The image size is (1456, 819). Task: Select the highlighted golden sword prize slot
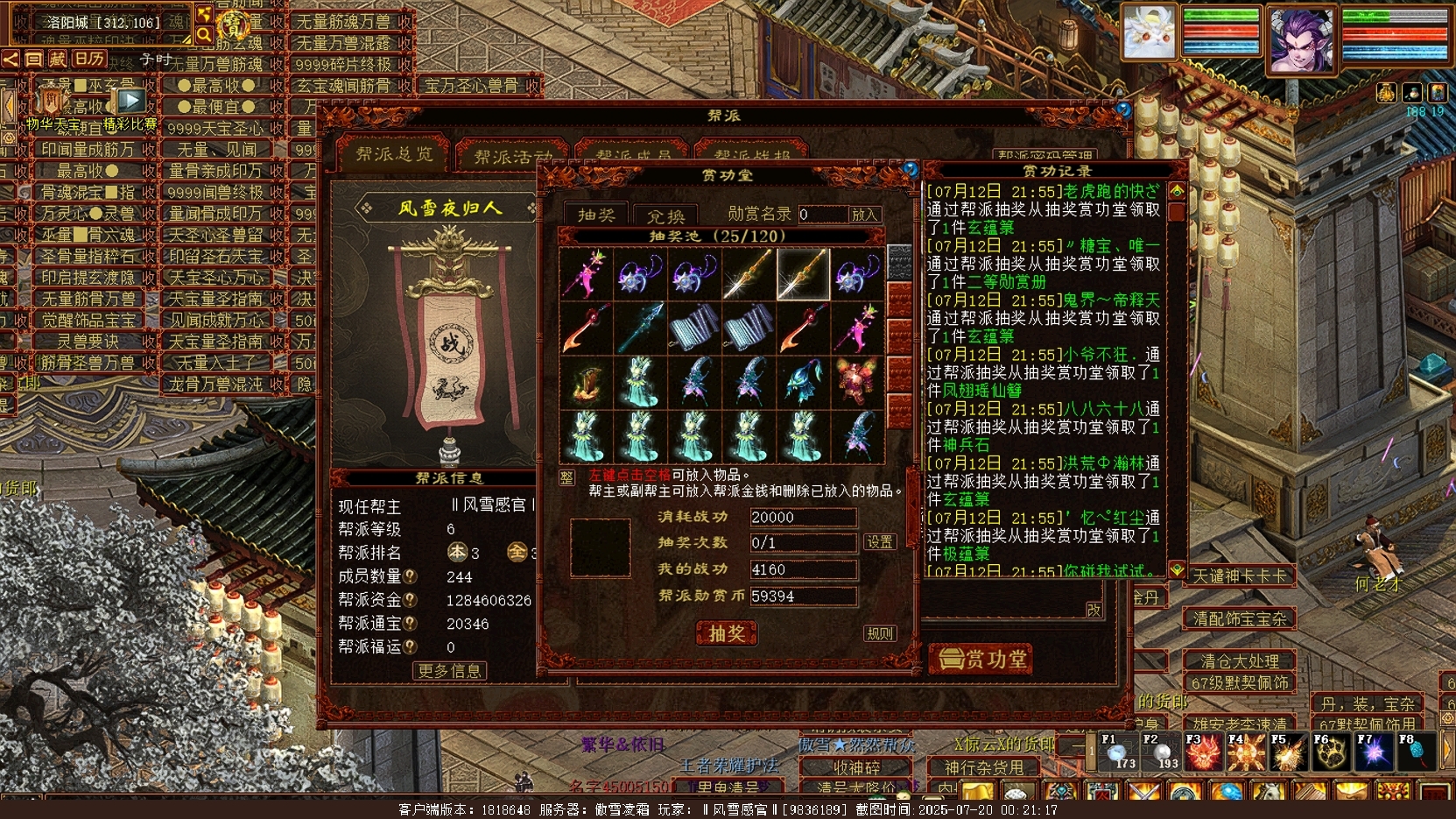803,274
